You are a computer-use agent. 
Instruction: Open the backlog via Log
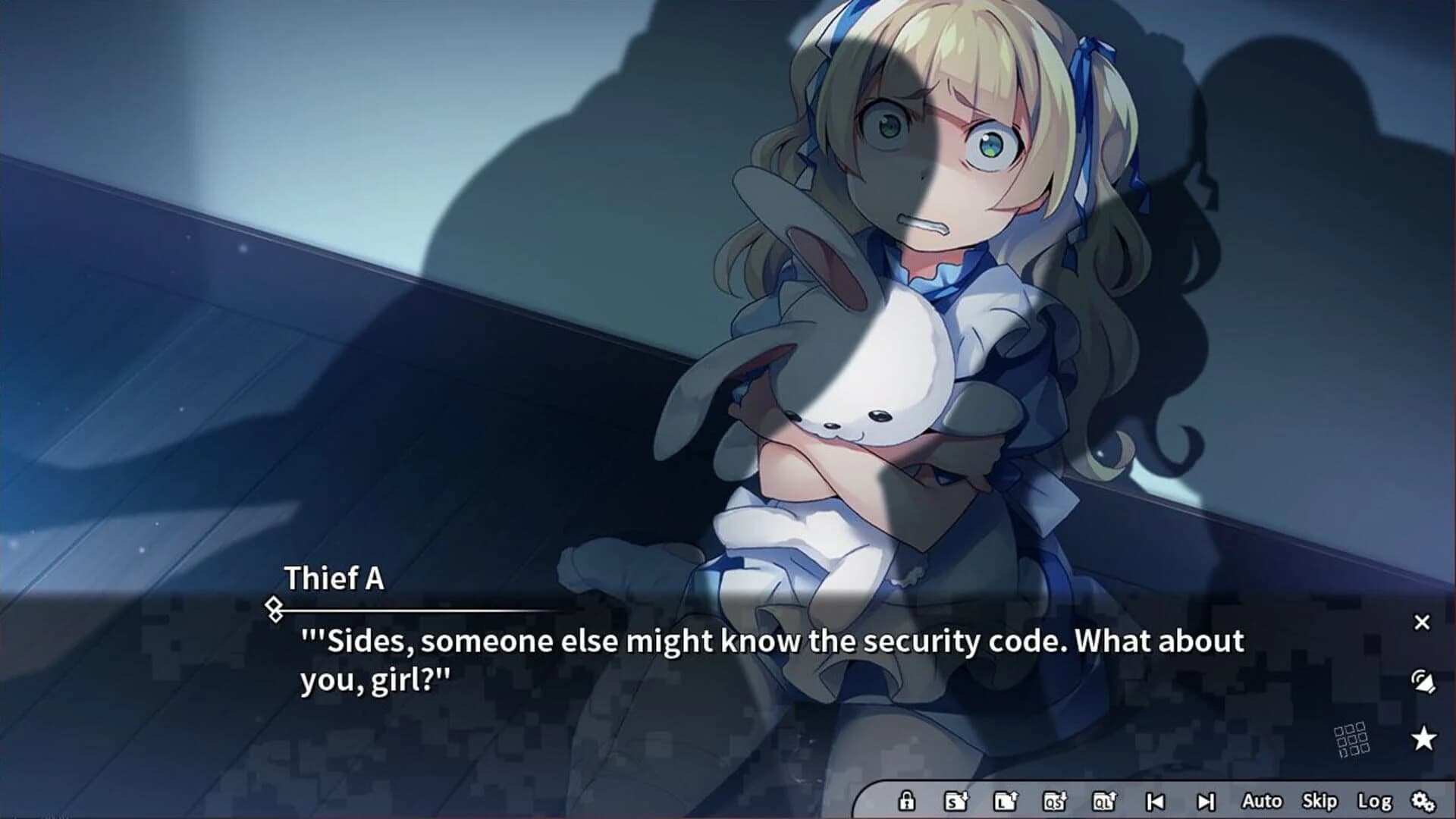pyautogui.click(x=1374, y=800)
